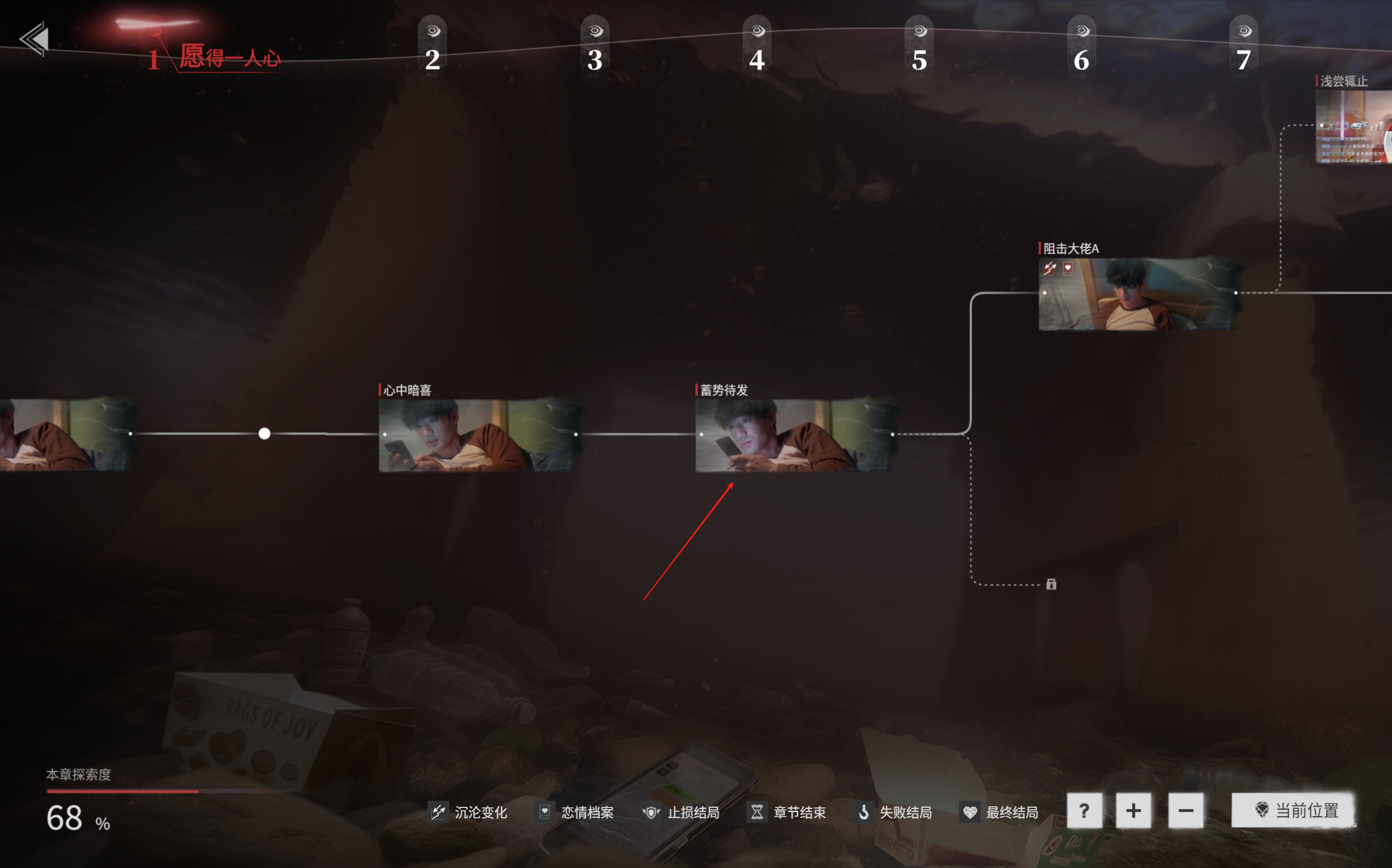The image size is (1392, 868).
Task: Zoom out with the minus button
Action: 1185,811
